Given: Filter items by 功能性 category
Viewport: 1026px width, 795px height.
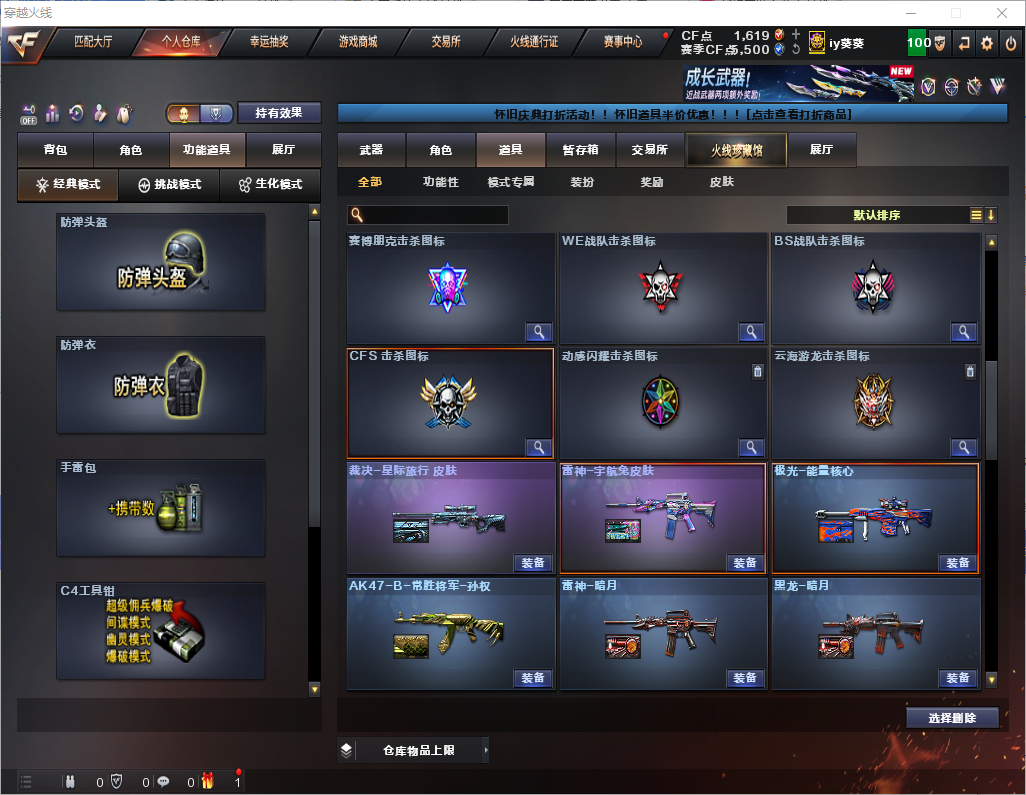Looking at the screenshot, I should point(440,182).
